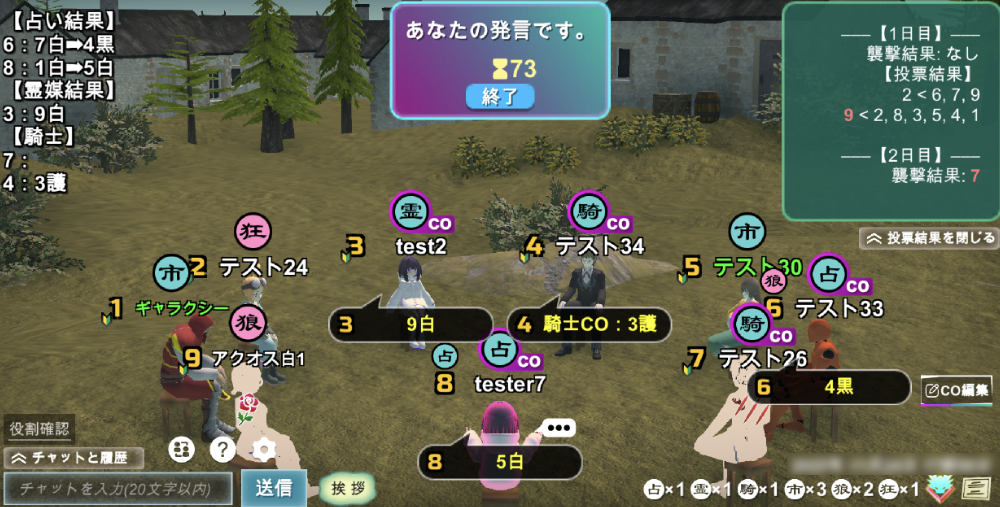Choose the 挨拶 greeting button
The height and width of the screenshot is (507, 1000).
(x=349, y=489)
